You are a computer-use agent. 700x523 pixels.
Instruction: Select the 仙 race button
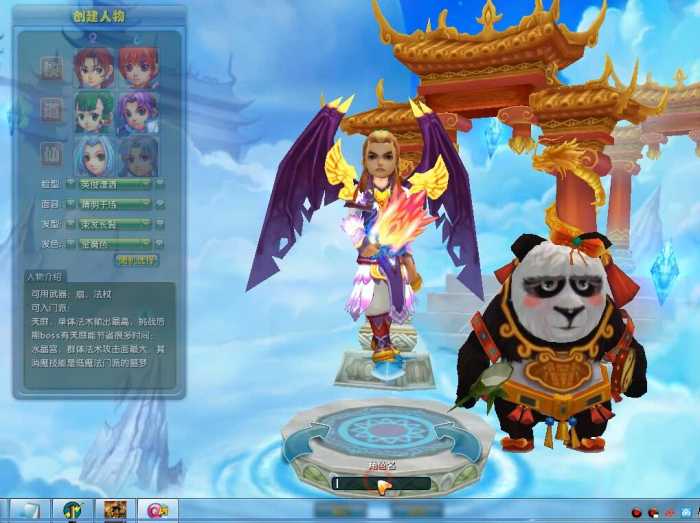pos(51,154)
